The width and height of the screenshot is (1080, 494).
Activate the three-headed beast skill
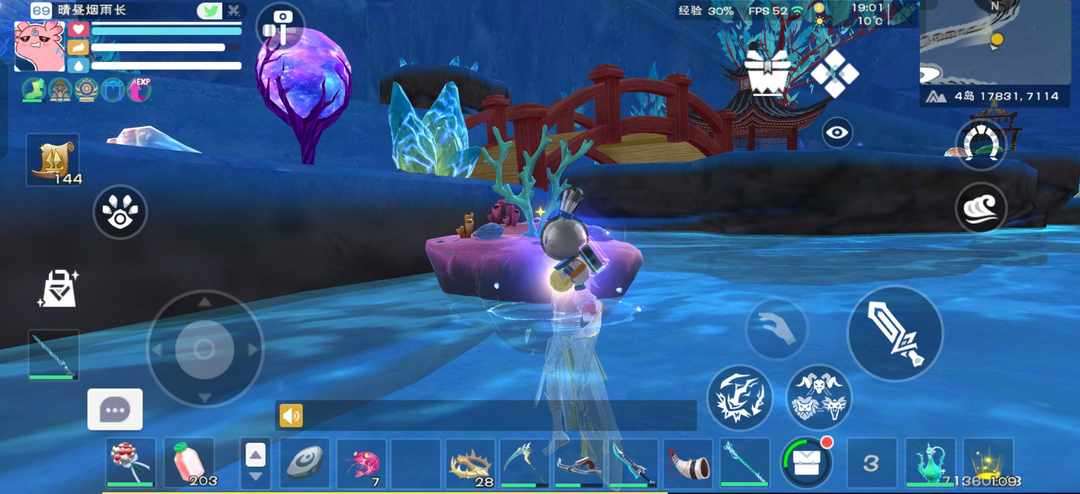pyautogui.click(x=819, y=397)
